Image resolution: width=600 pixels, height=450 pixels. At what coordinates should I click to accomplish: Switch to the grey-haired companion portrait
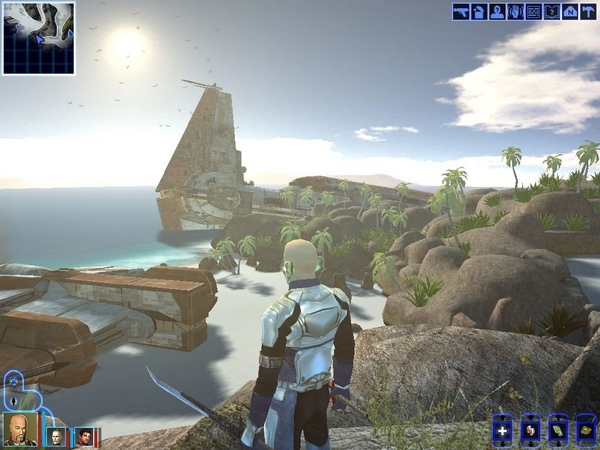click(x=58, y=436)
